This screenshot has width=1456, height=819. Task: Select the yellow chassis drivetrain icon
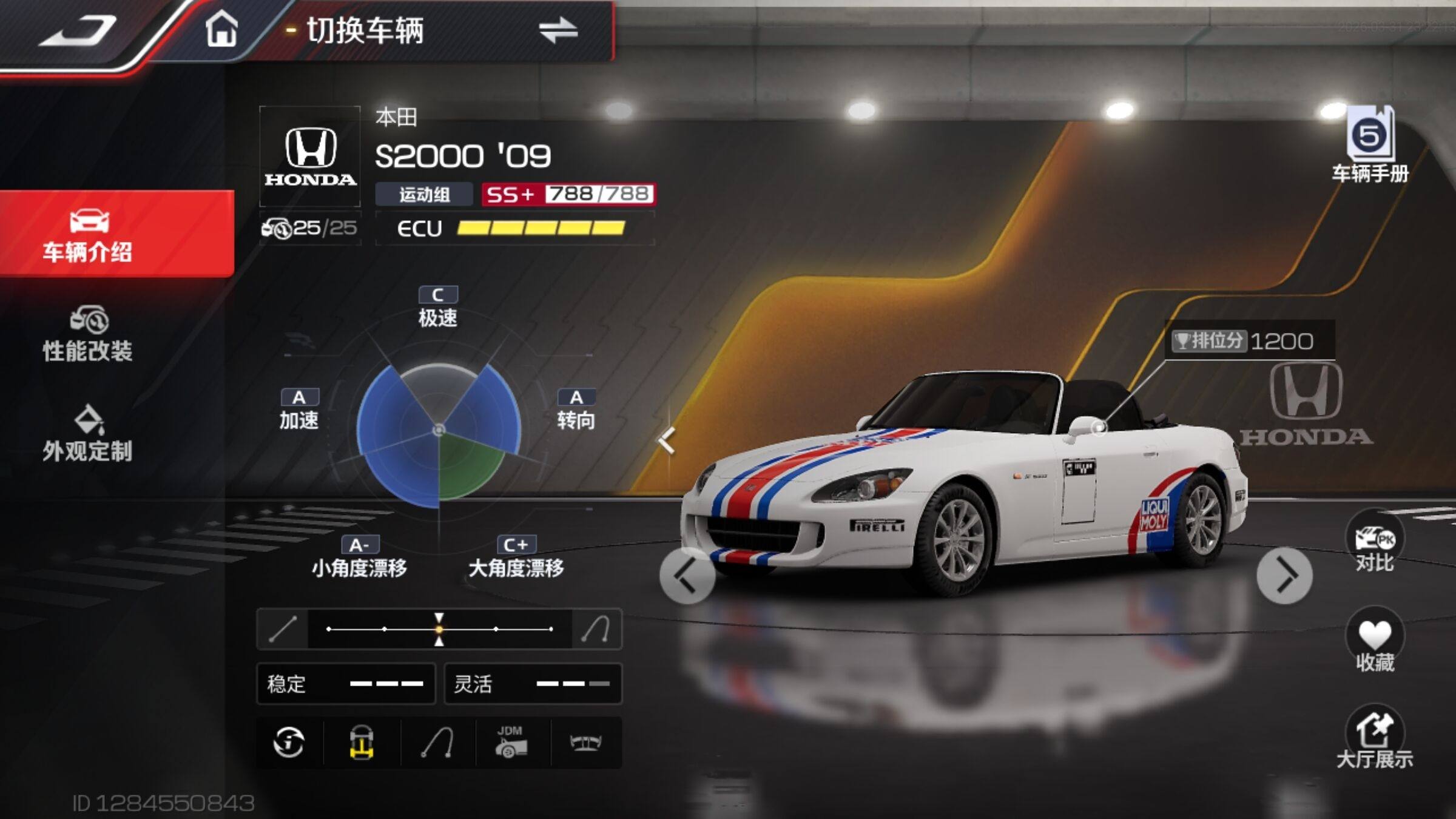click(362, 743)
